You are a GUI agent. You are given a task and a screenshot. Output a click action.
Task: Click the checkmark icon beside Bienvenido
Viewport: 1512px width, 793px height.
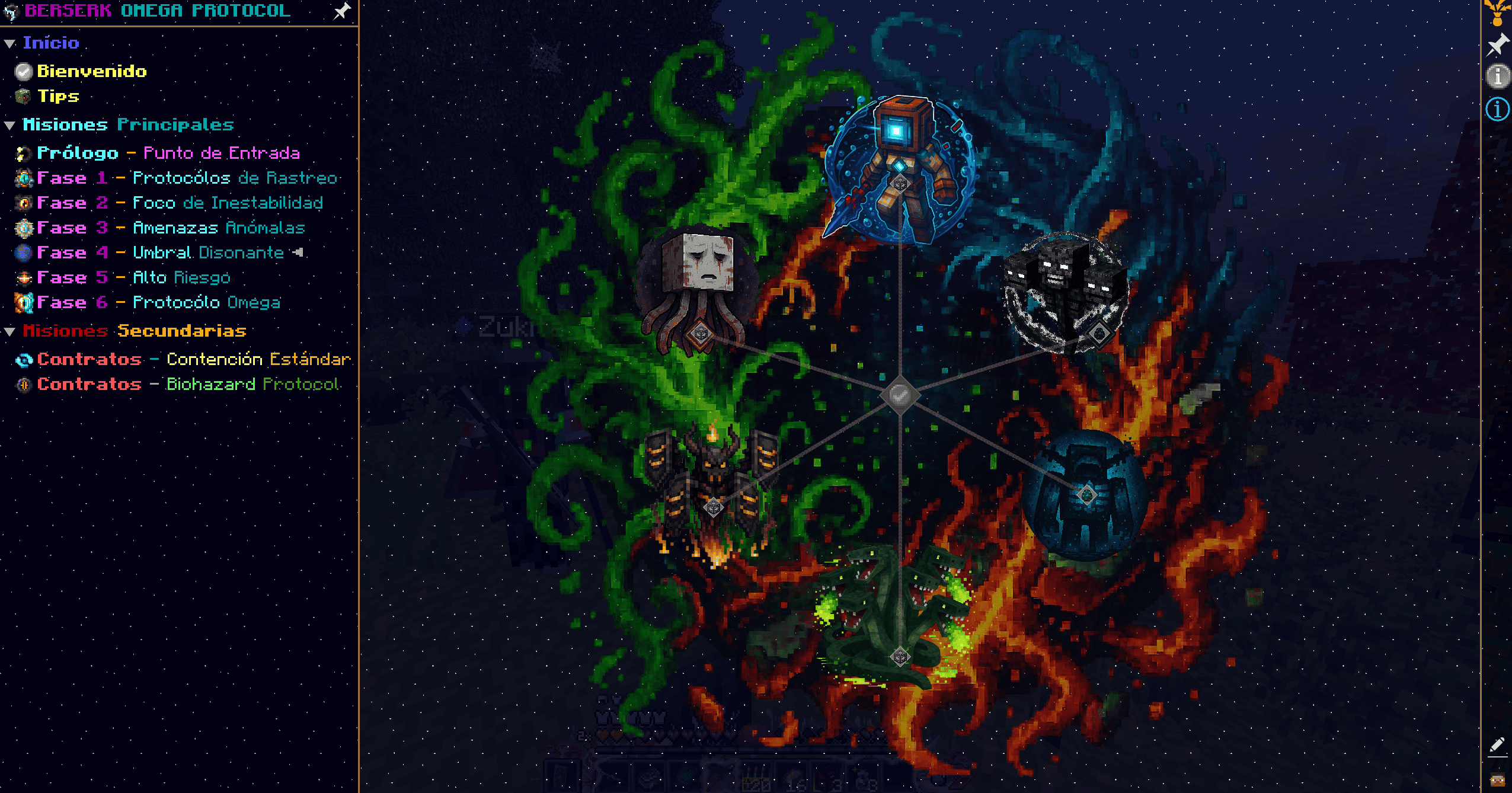click(x=23, y=71)
